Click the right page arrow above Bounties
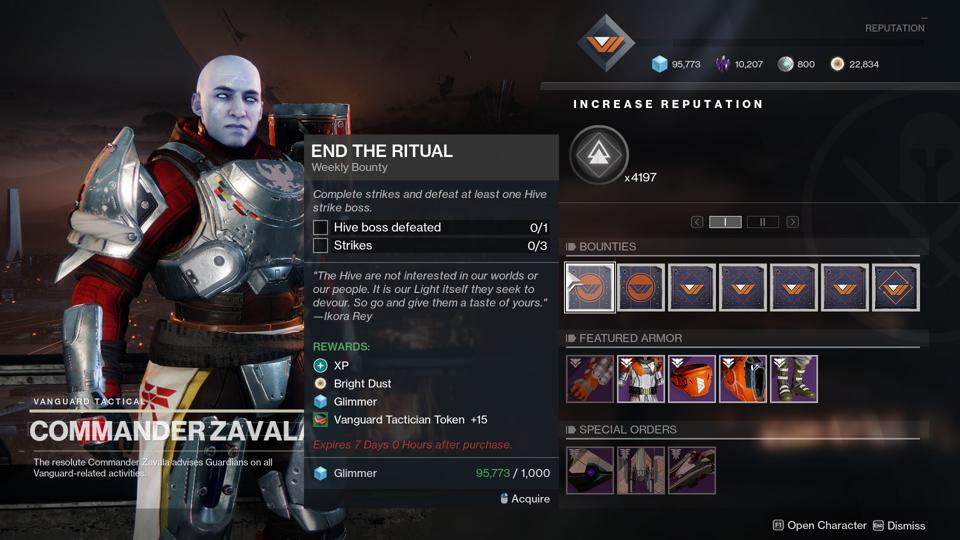The width and height of the screenshot is (960, 540). 792,222
